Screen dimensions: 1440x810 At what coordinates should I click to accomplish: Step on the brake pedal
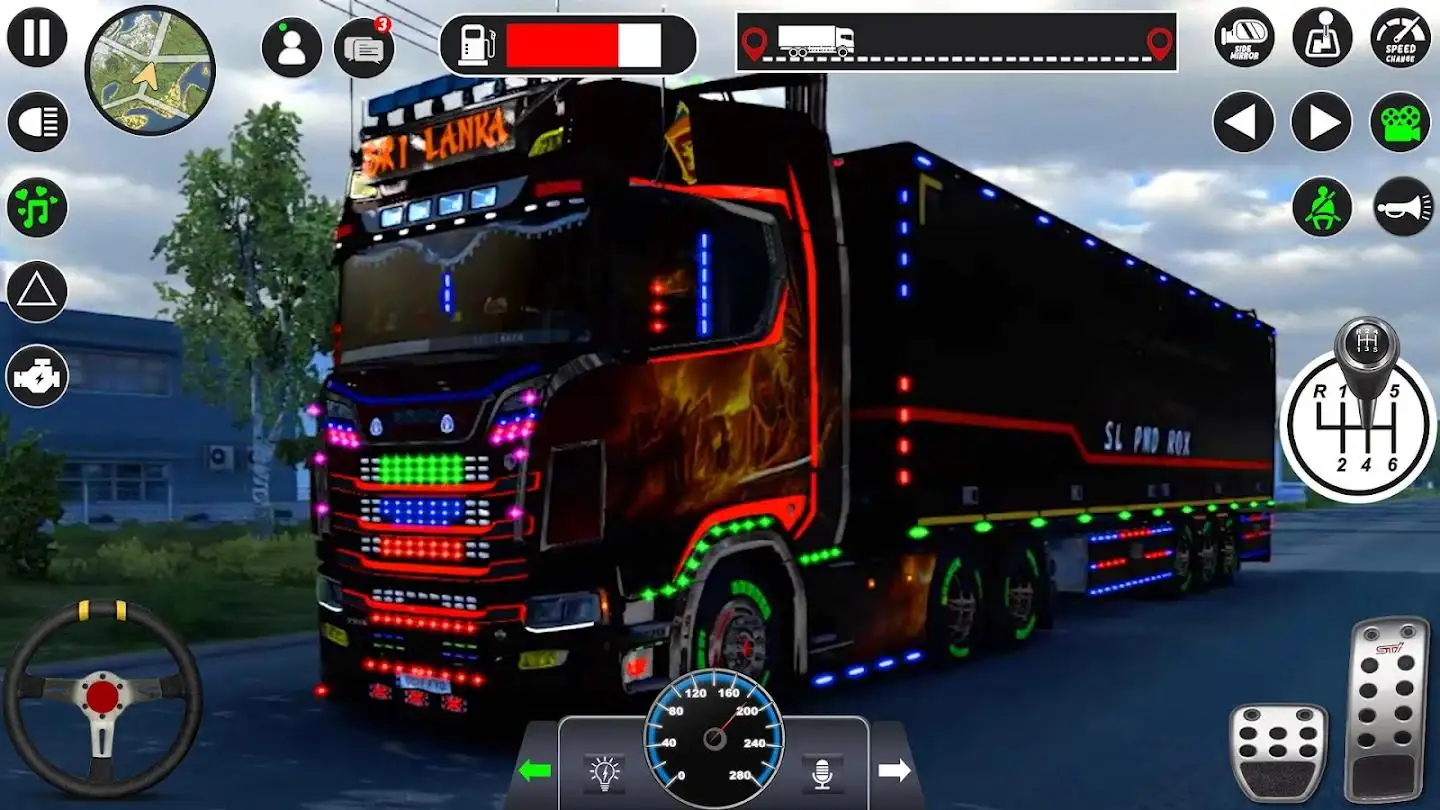point(1278,752)
